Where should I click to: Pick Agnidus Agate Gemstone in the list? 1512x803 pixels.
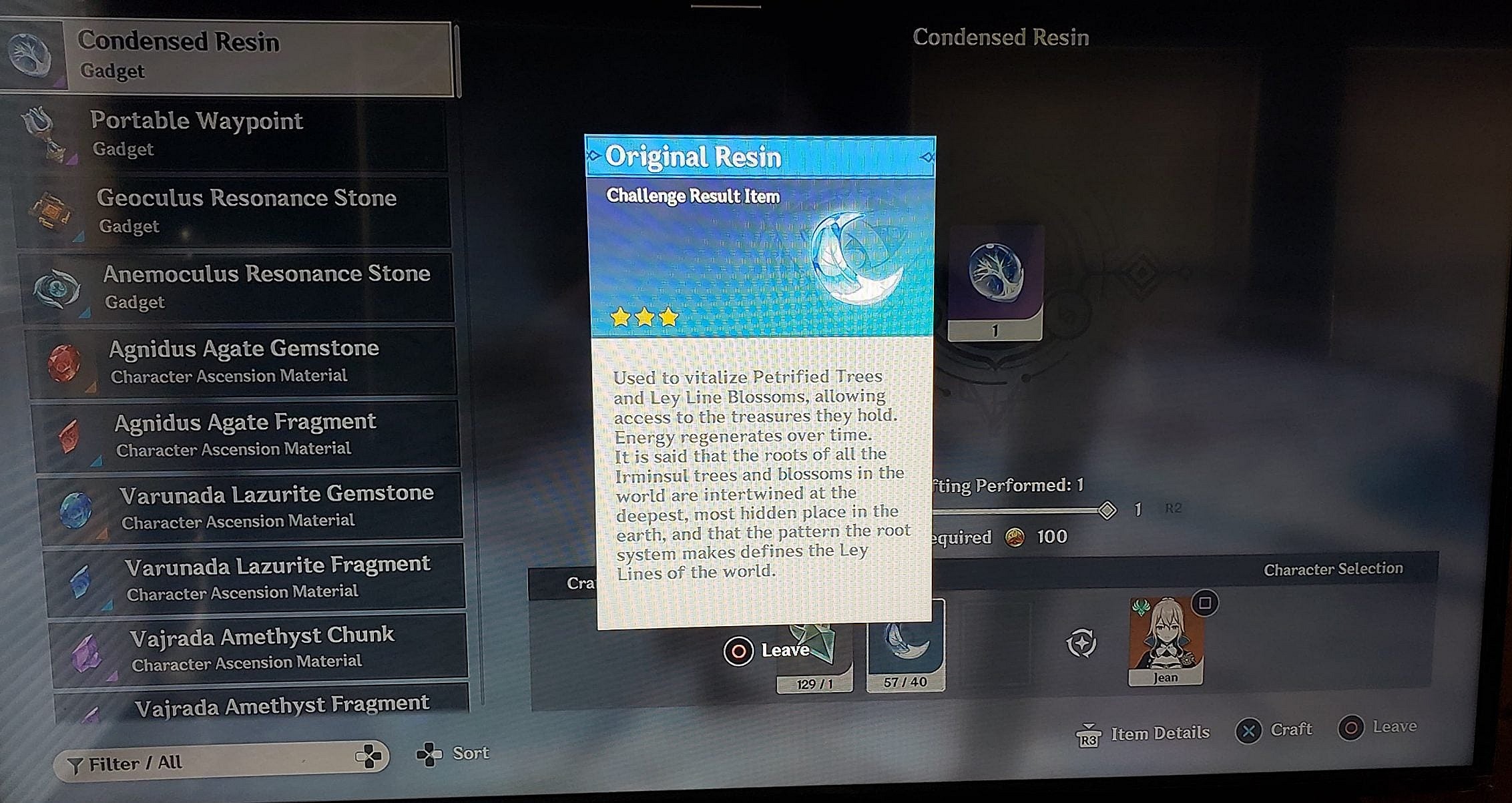[242, 361]
